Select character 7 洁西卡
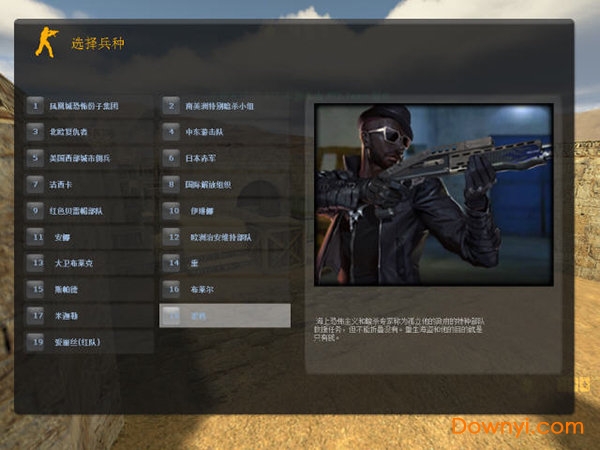Image resolution: width=600 pixels, height=450 pixels. [90, 184]
